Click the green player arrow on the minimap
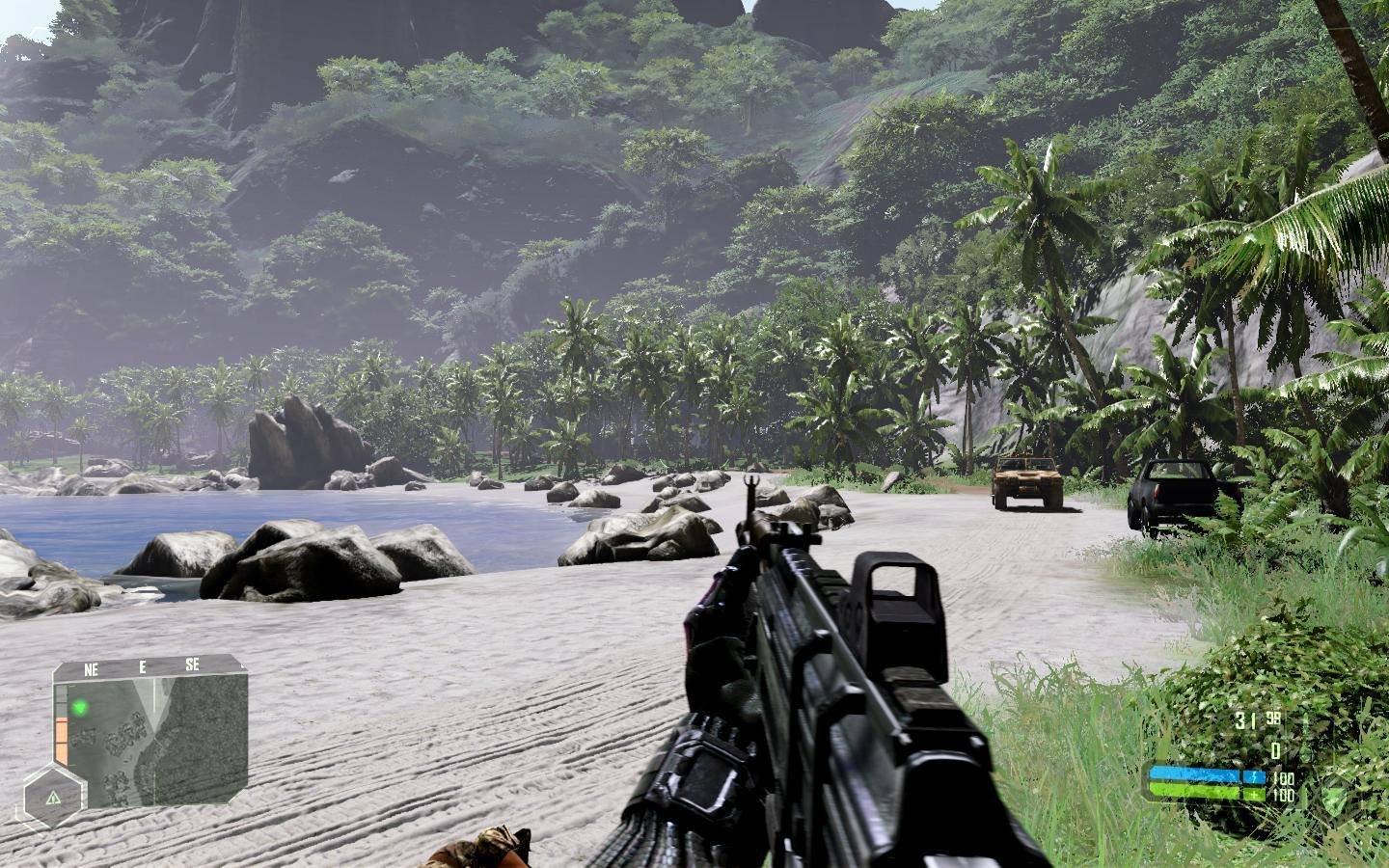The width and height of the screenshot is (1389, 868). tap(80, 708)
